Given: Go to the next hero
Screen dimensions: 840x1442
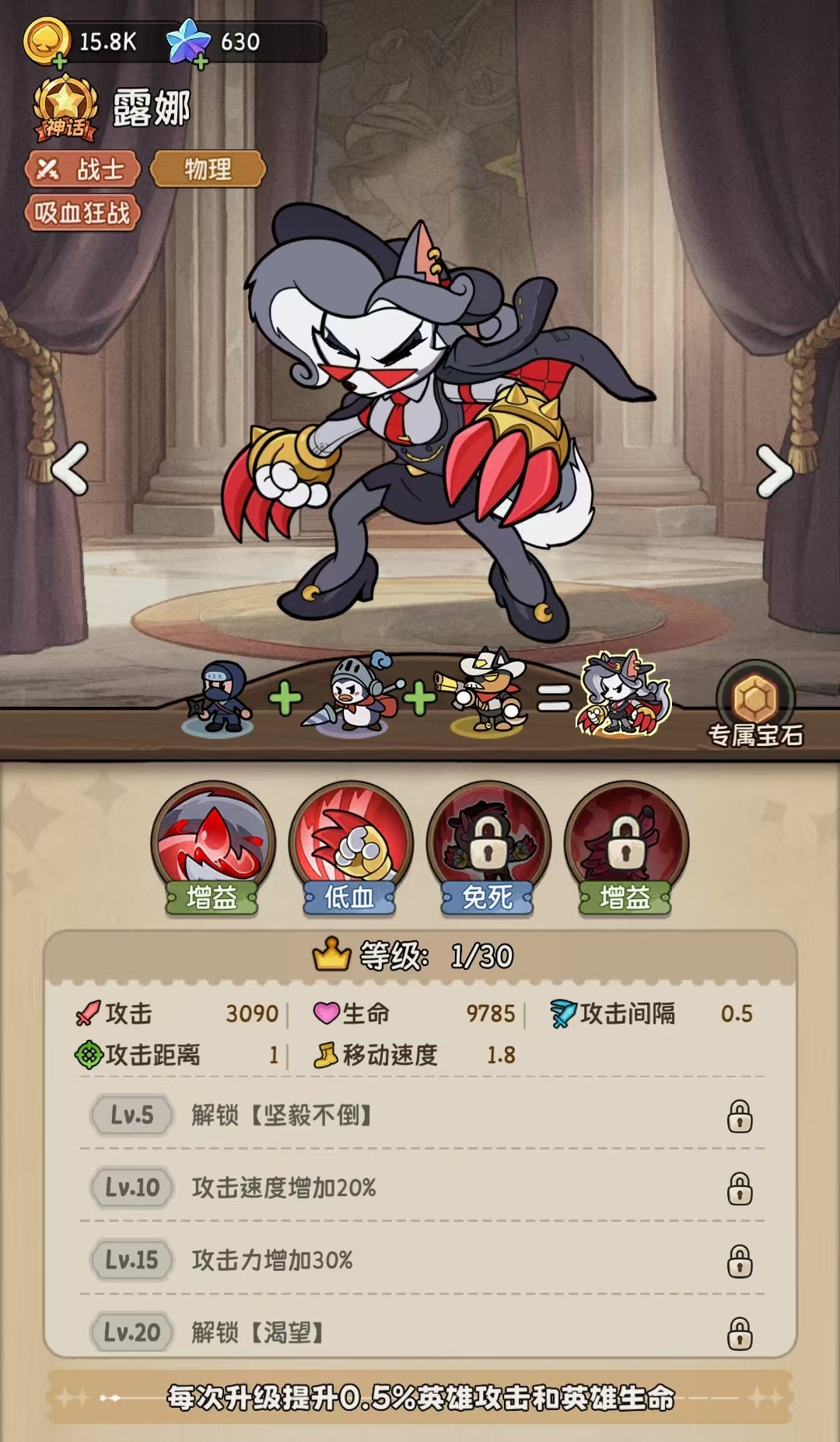Looking at the screenshot, I should pos(773,471).
